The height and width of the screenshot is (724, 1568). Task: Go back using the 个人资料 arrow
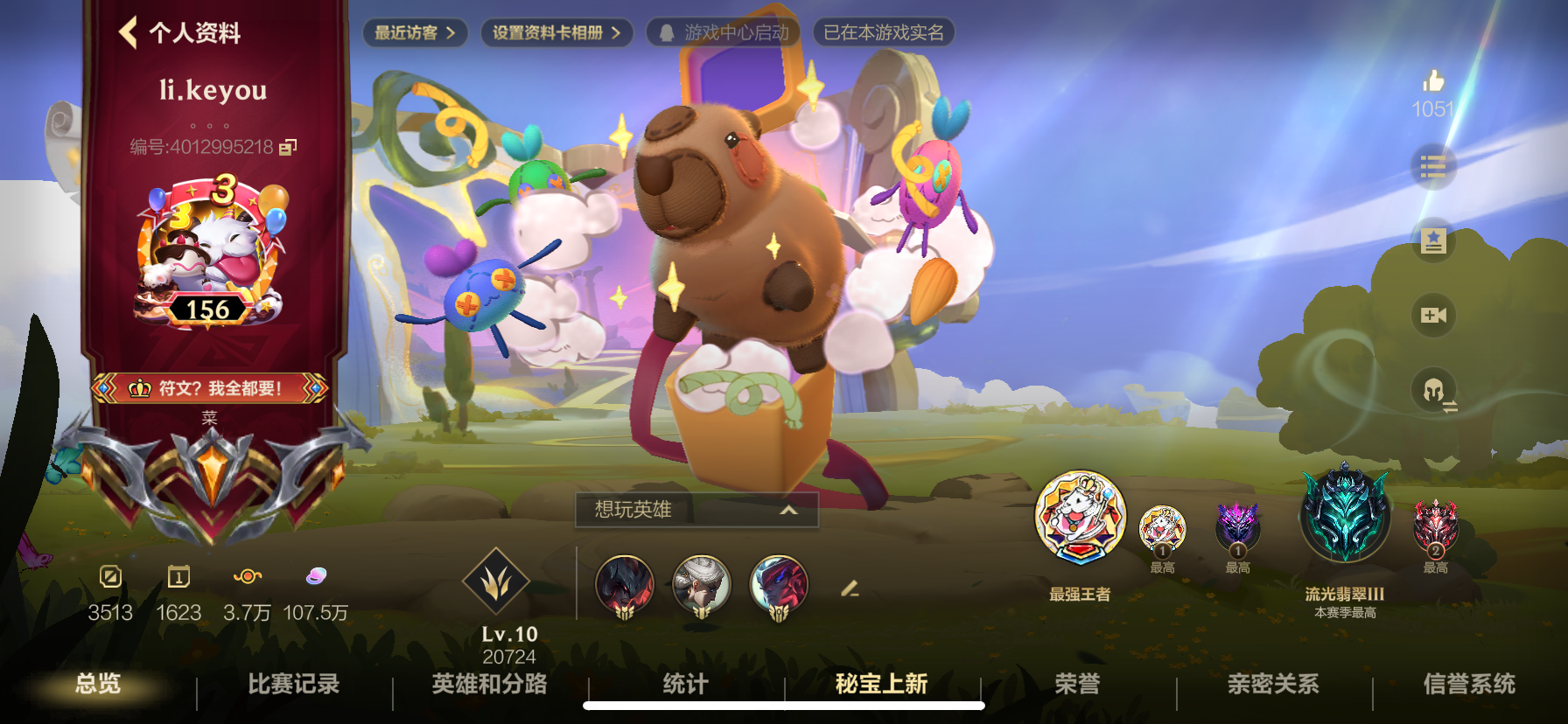[127, 31]
